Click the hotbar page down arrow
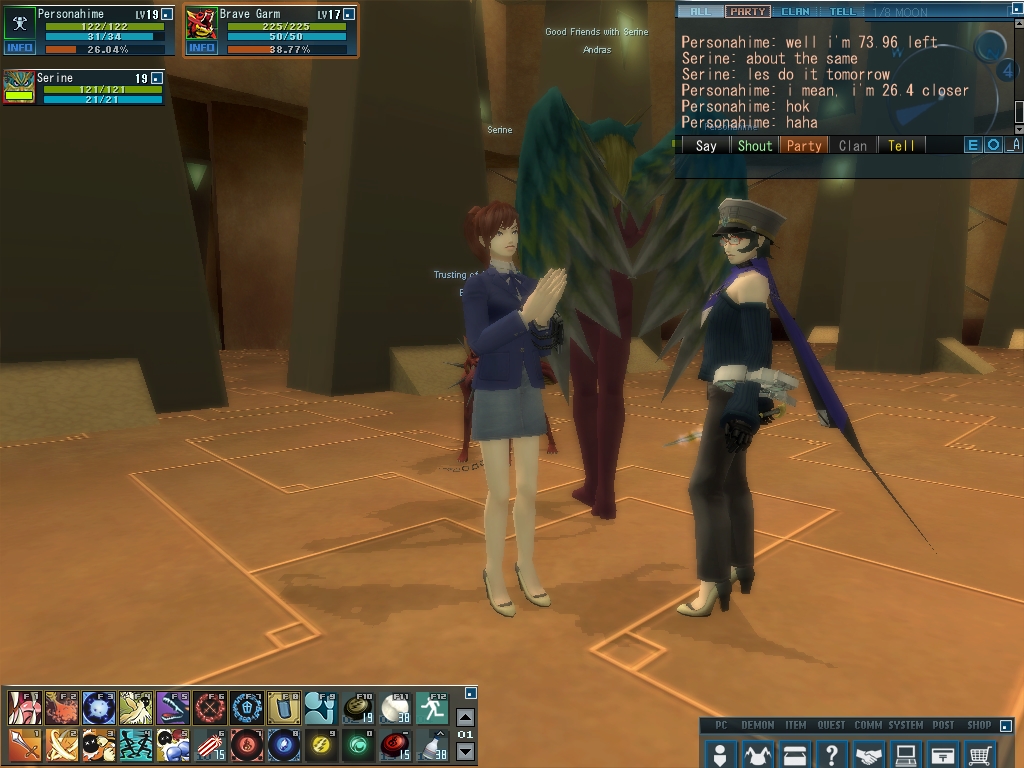Viewport: 1024px width, 768px height. click(x=465, y=751)
